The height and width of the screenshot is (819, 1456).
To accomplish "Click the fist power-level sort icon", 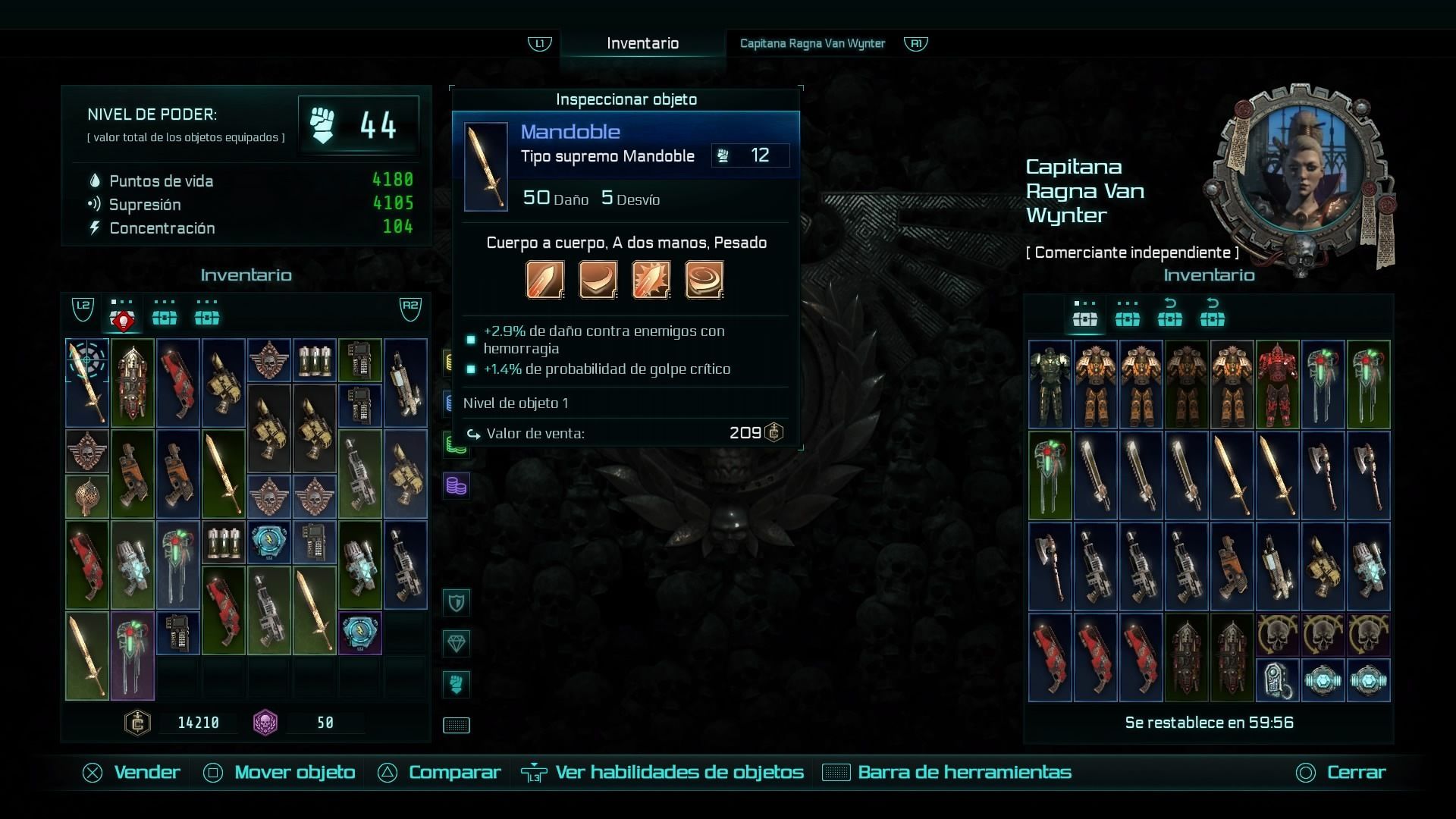I will (x=457, y=684).
